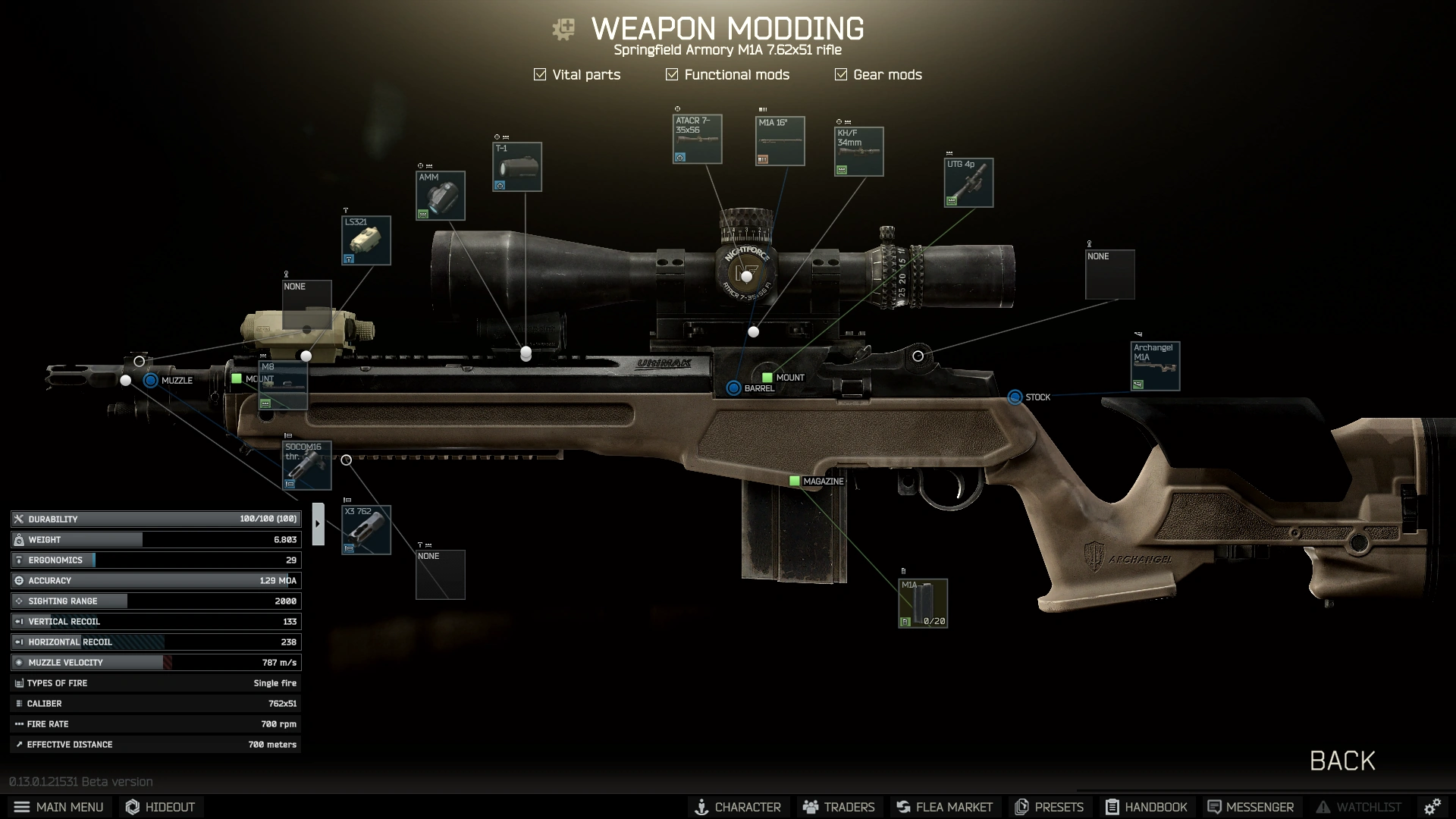Open the Hideout
Screen dimensions: 1456x819
[x=161, y=807]
